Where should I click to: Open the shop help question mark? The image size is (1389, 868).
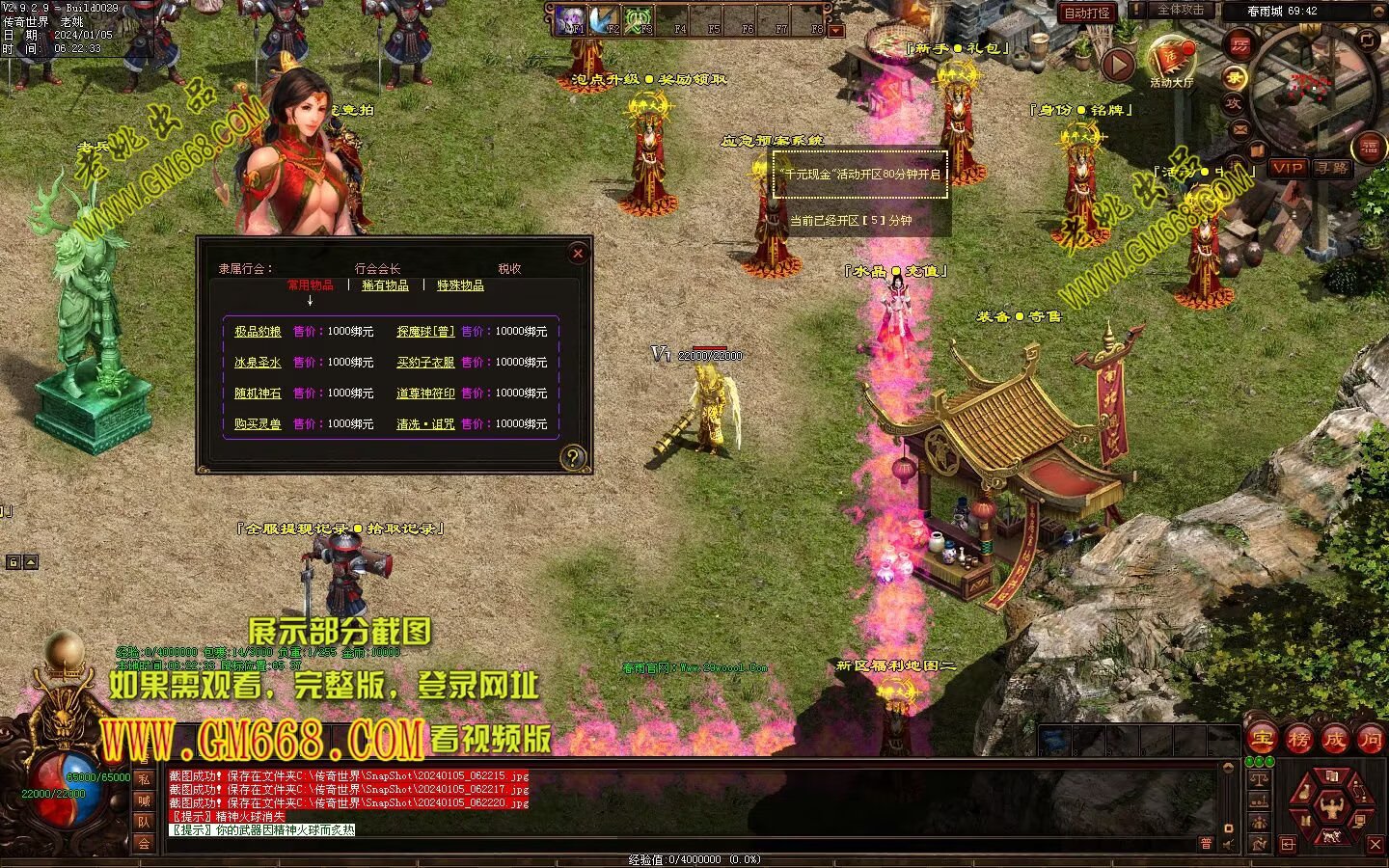573,457
